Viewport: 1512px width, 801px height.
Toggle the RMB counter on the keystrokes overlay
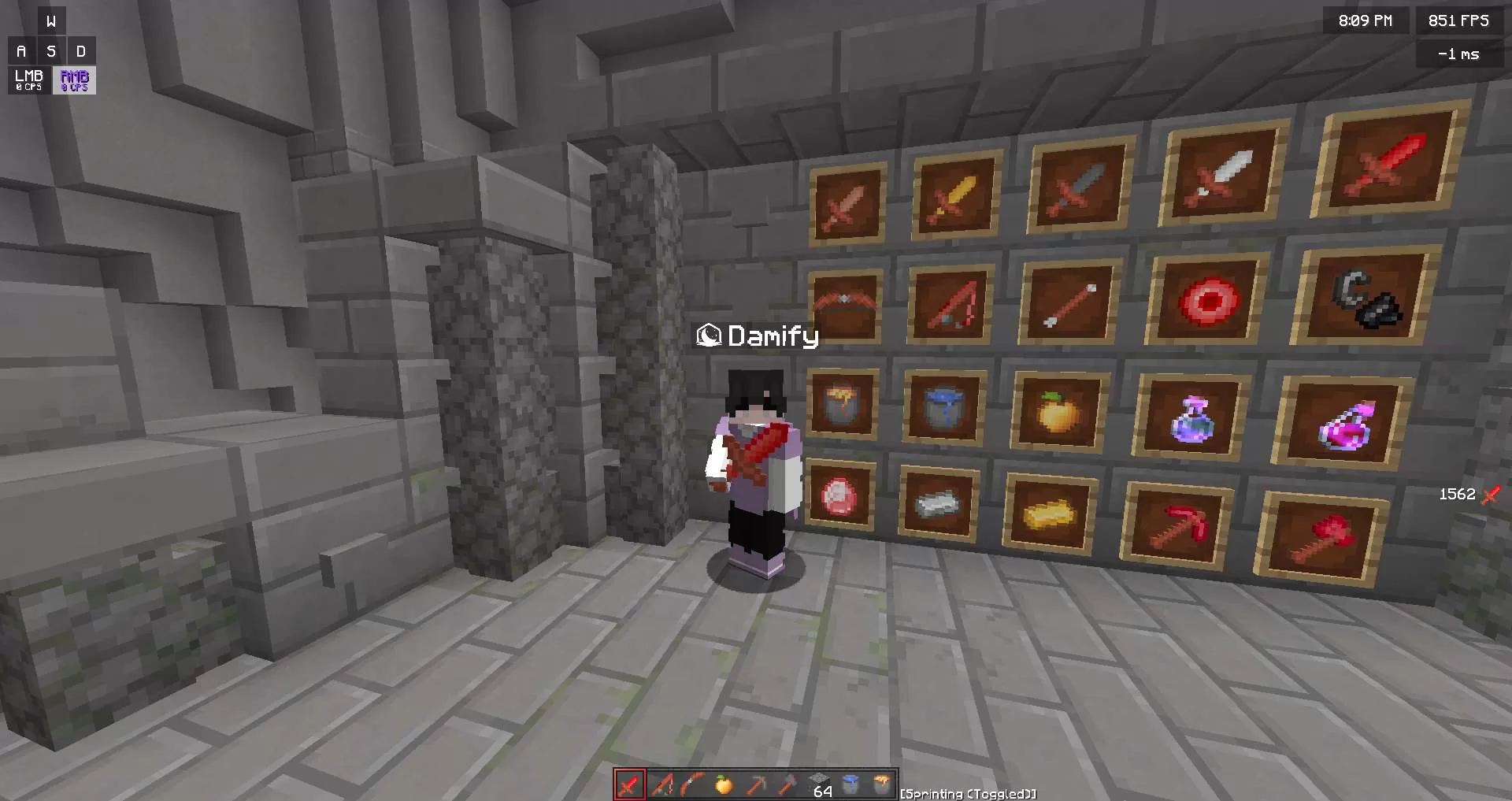(x=73, y=80)
